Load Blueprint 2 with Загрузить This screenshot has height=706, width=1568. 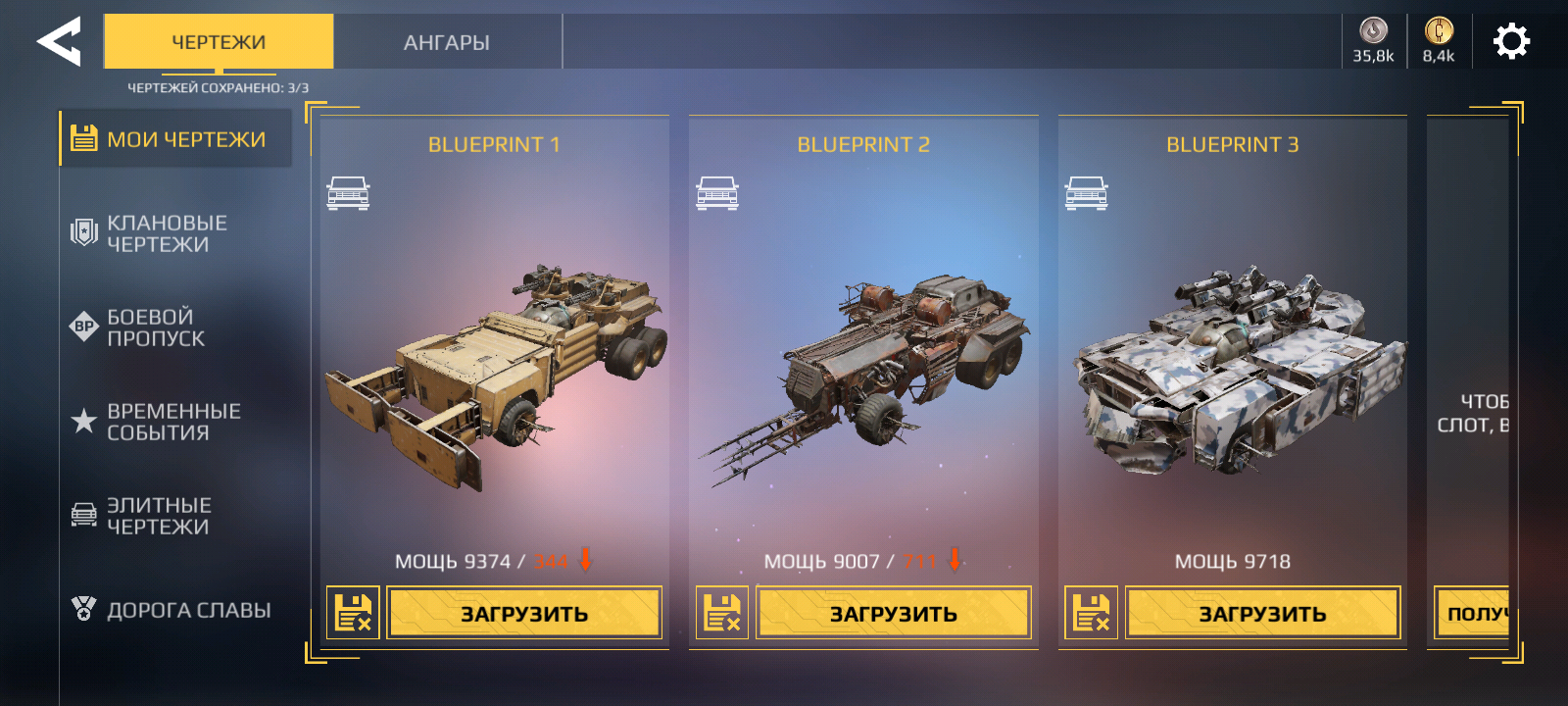pos(893,614)
